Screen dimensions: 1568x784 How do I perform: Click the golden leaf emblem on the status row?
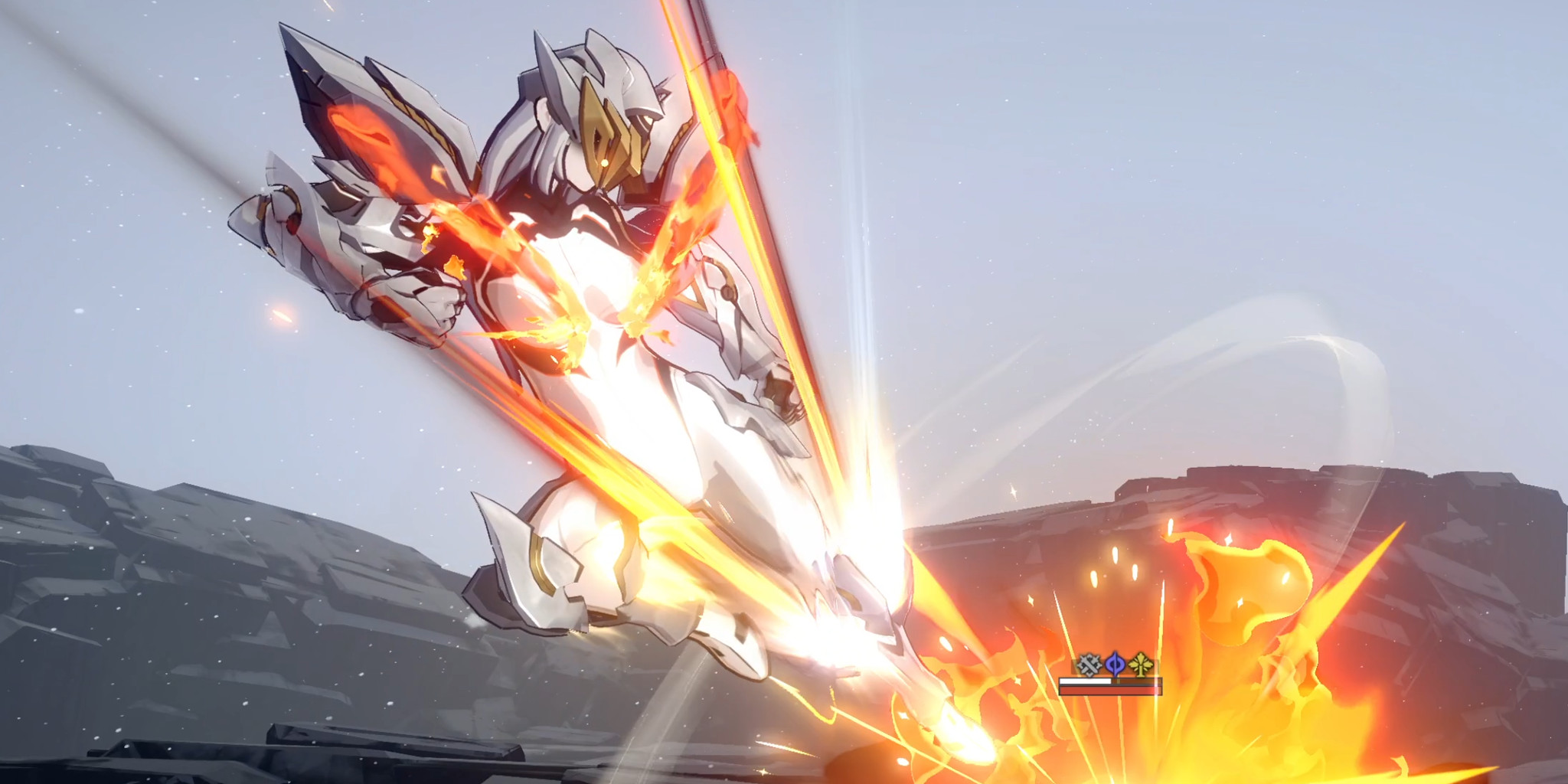(x=1140, y=665)
